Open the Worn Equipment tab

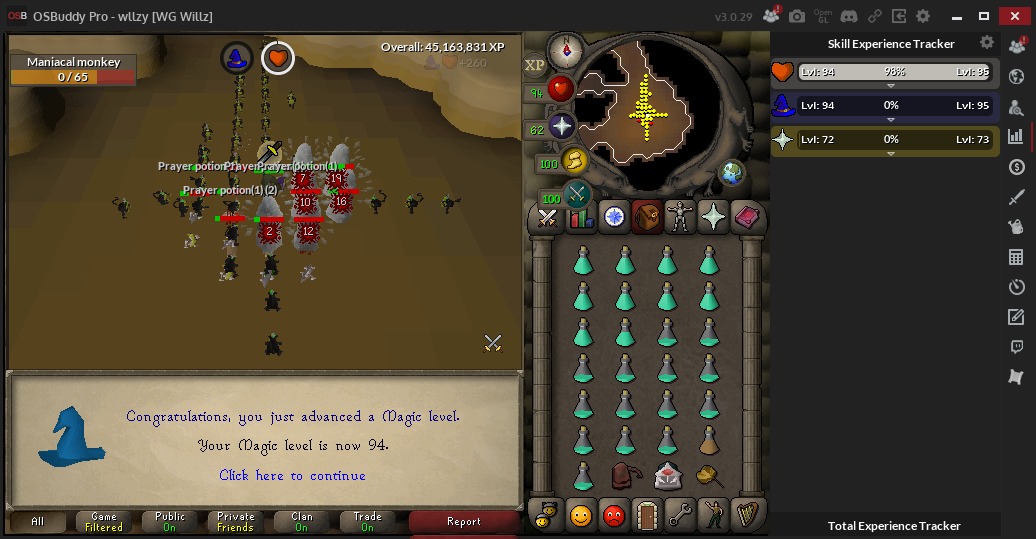680,217
